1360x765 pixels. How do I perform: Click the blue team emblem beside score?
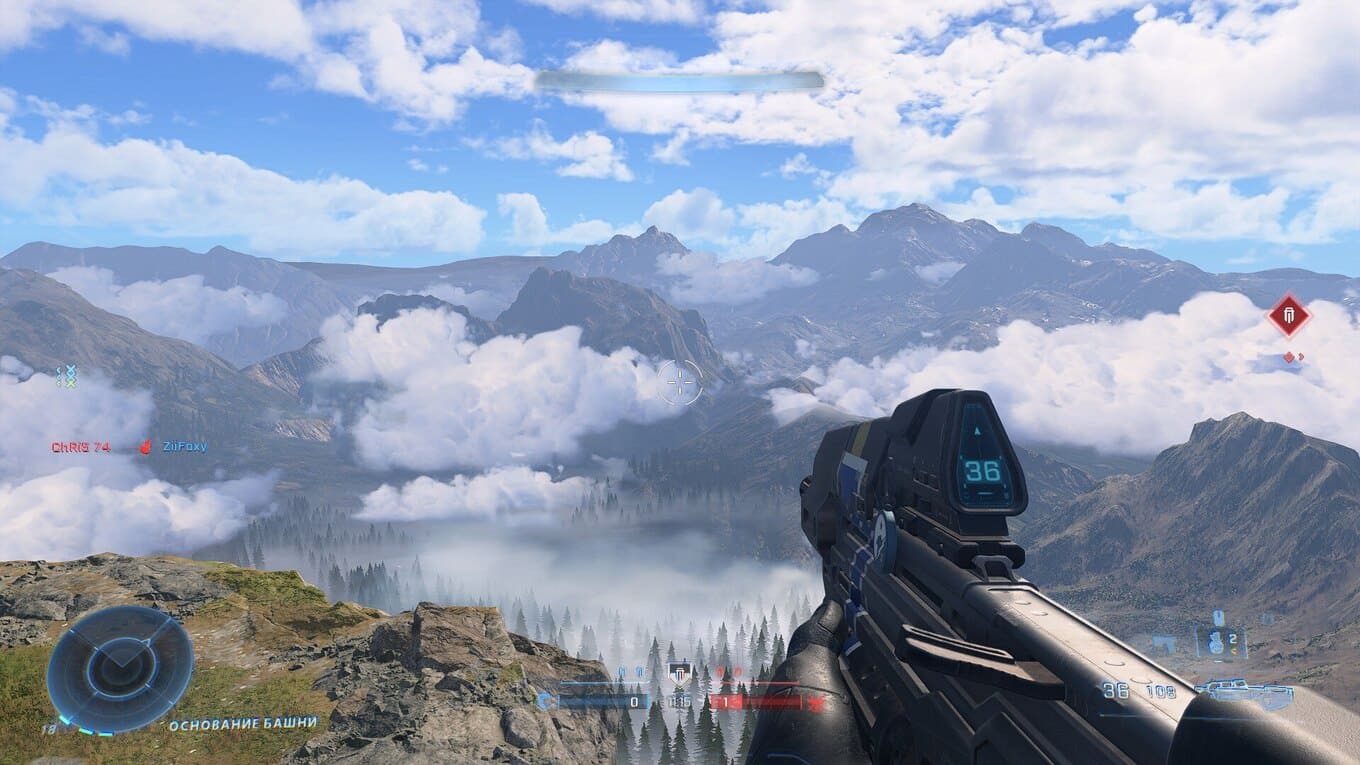click(545, 701)
